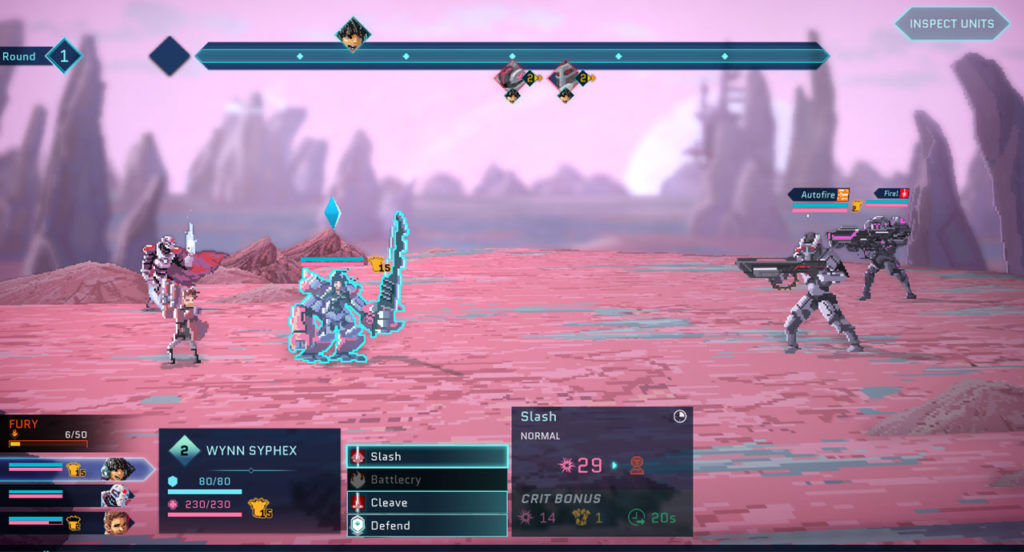Click the hero portrait on the turn timeline
This screenshot has height=552, width=1024.
(x=352, y=34)
